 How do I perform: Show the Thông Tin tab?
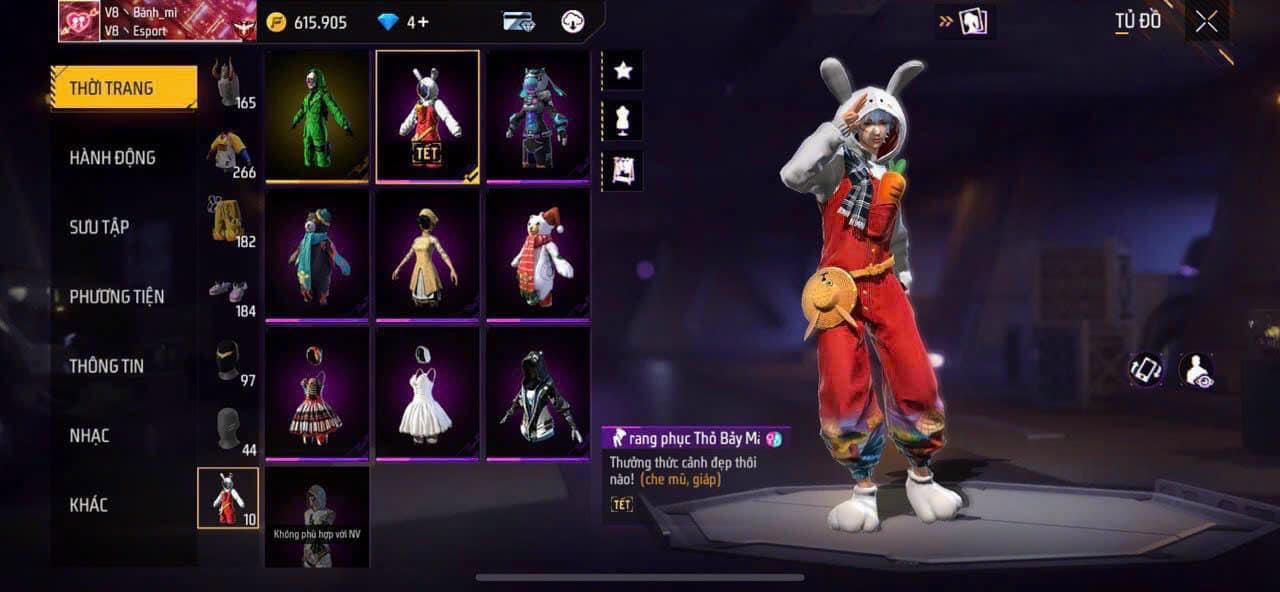point(106,366)
